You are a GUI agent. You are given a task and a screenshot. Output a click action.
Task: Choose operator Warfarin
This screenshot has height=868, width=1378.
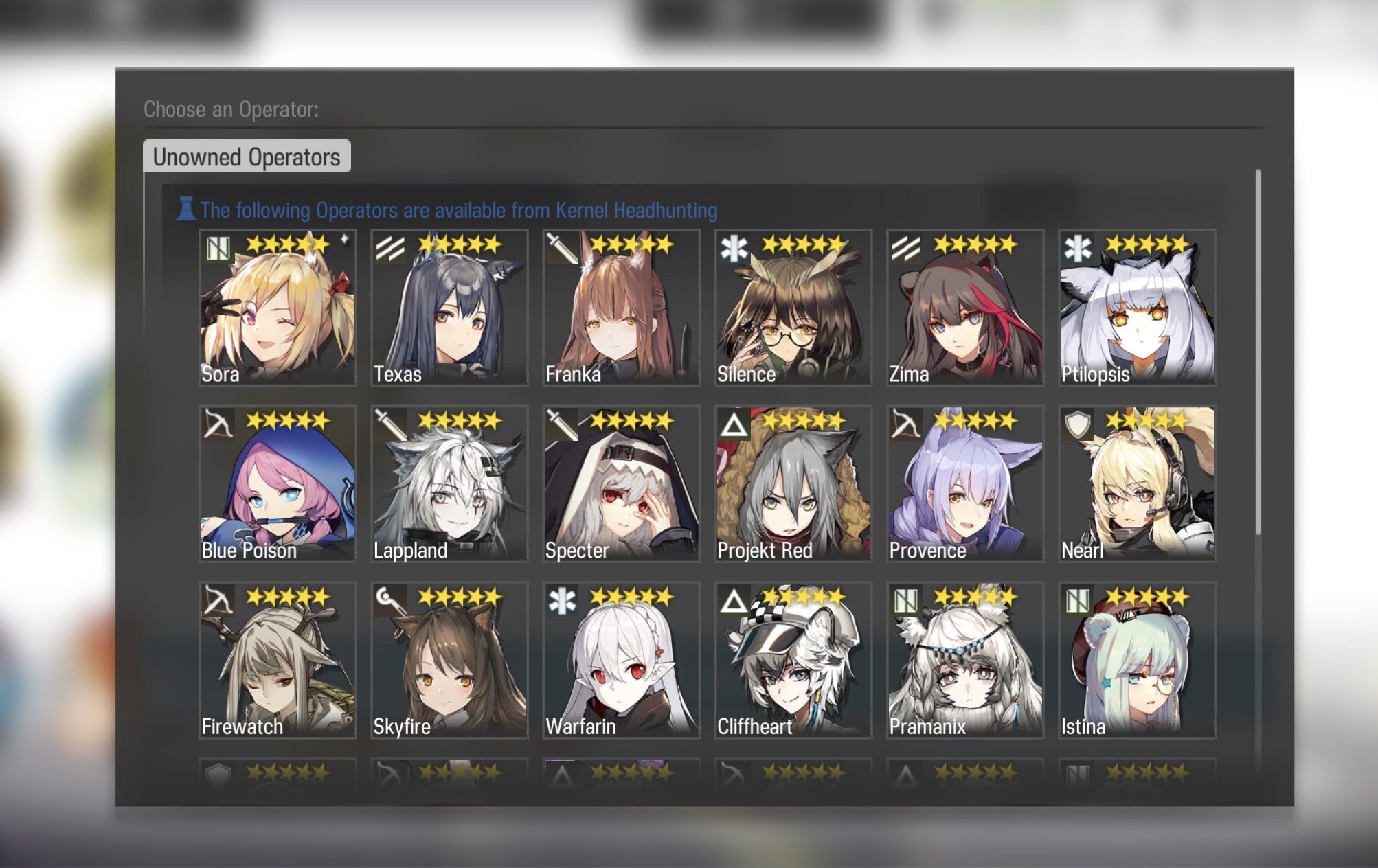click(621, 661)
